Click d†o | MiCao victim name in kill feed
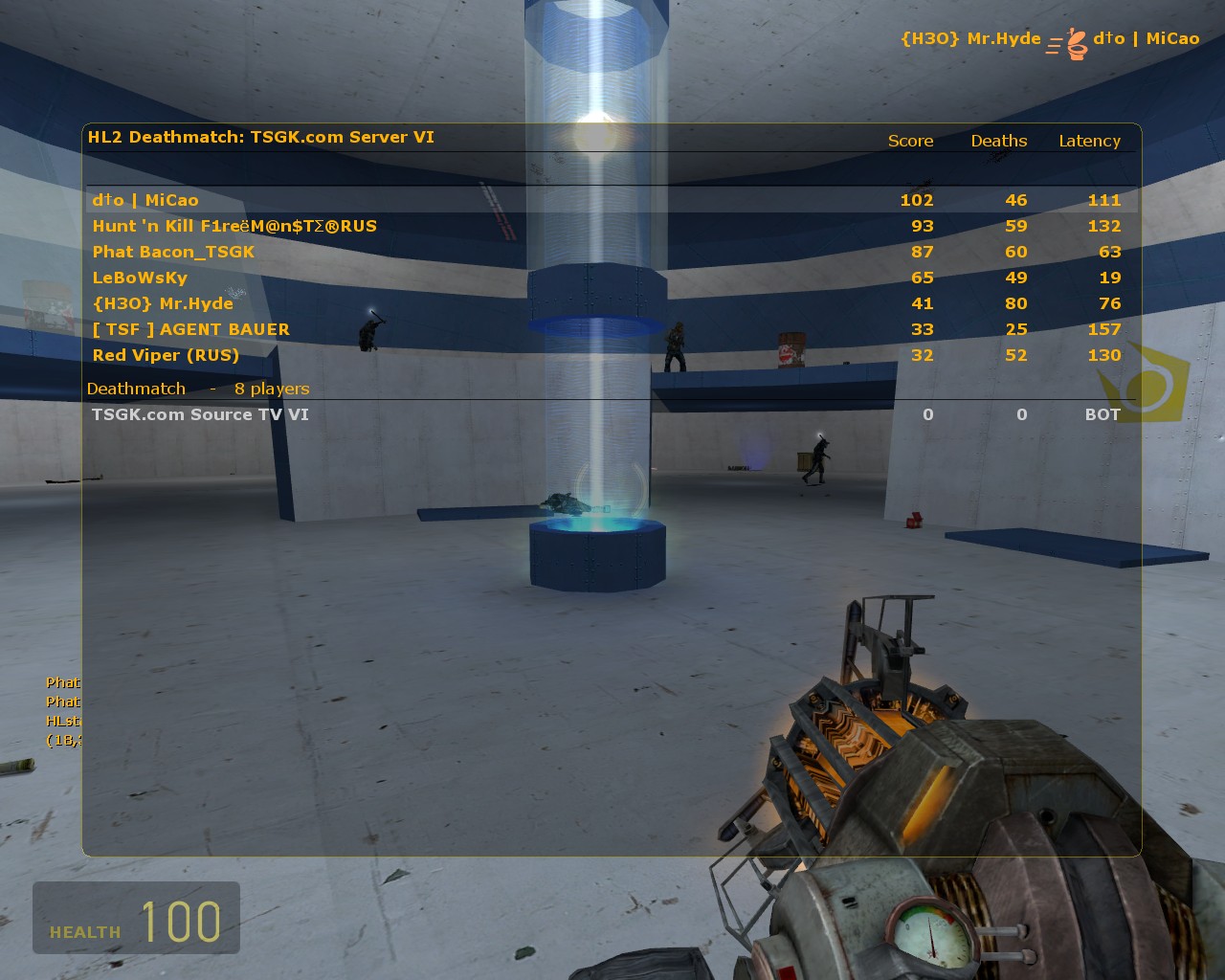 tap(1147, 39)
